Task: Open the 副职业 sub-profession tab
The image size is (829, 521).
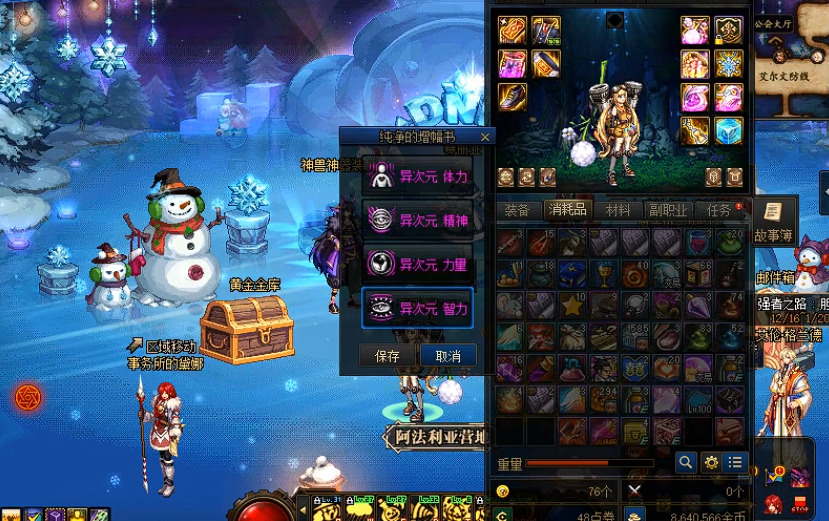Action: point(667,210)
